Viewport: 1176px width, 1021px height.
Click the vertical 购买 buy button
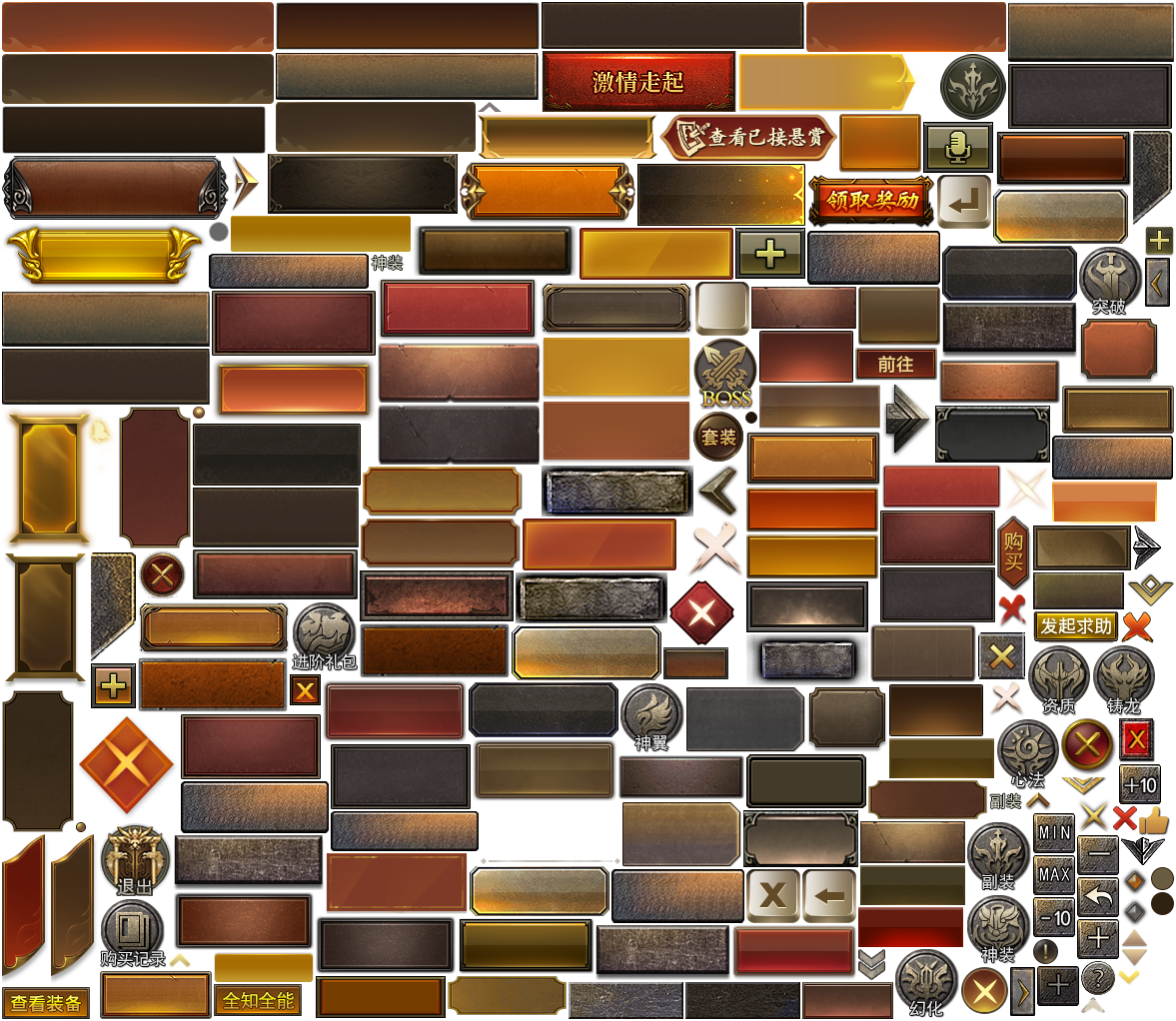1013,552
